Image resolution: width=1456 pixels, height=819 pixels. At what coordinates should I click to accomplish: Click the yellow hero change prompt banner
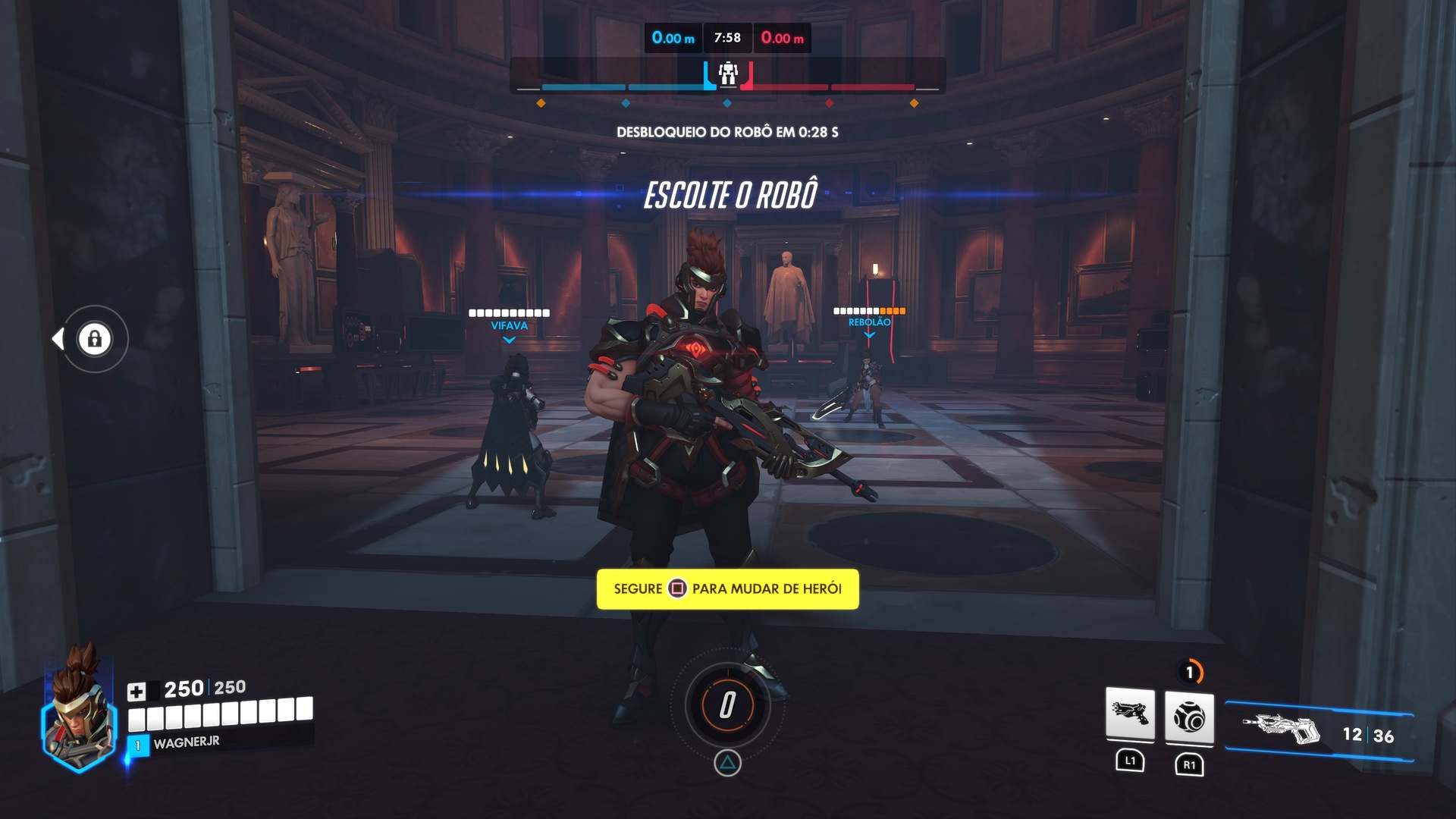727,589
